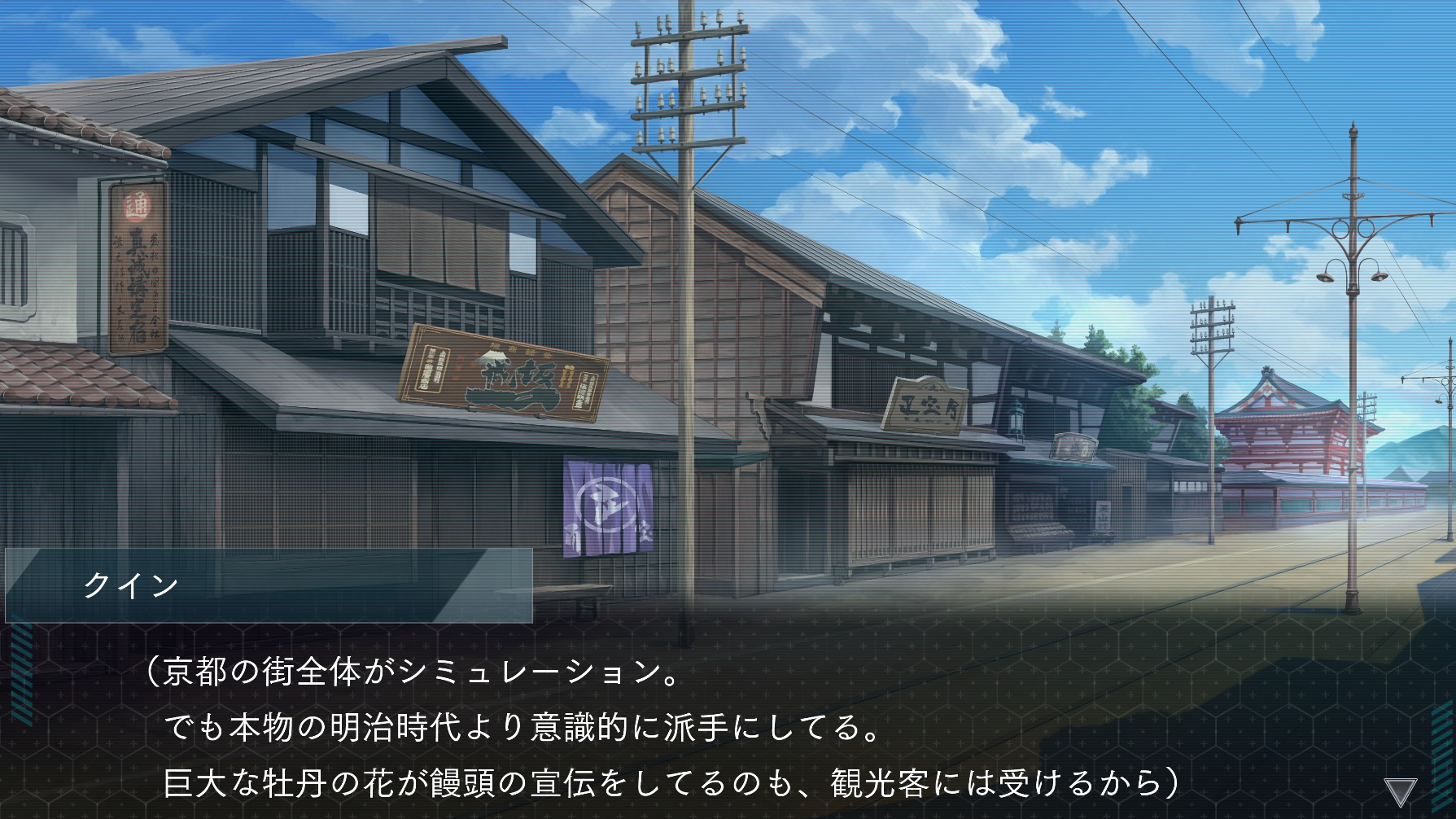Click the vertical 真誠 inn signboard
This screenshot has width=1456, height=819.
coord(137,269)
